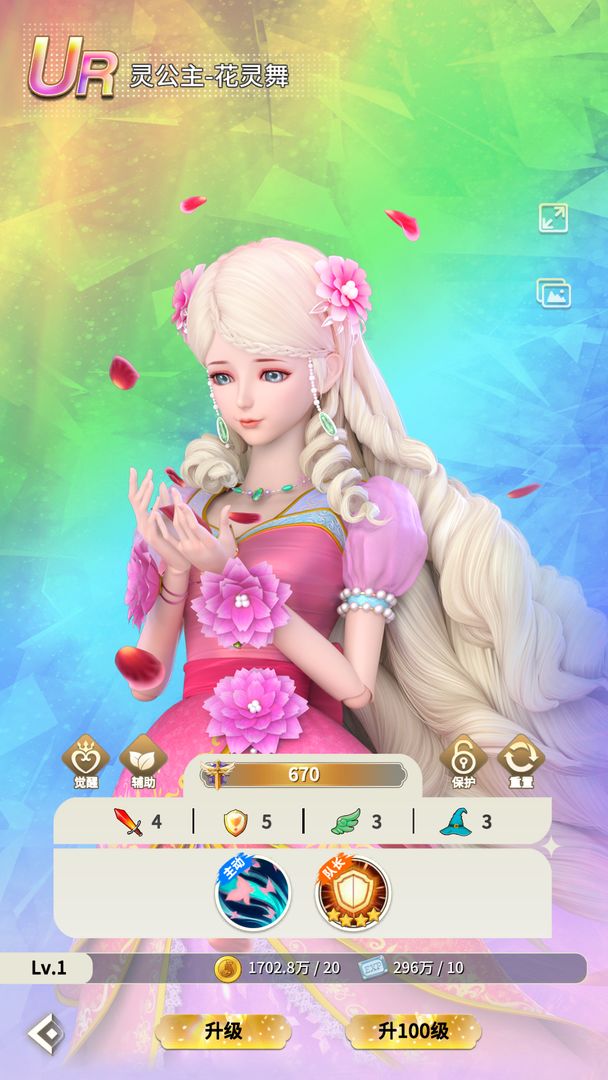Open the picture gallery icon
The image size is (608, 1080).
point(553,293)
